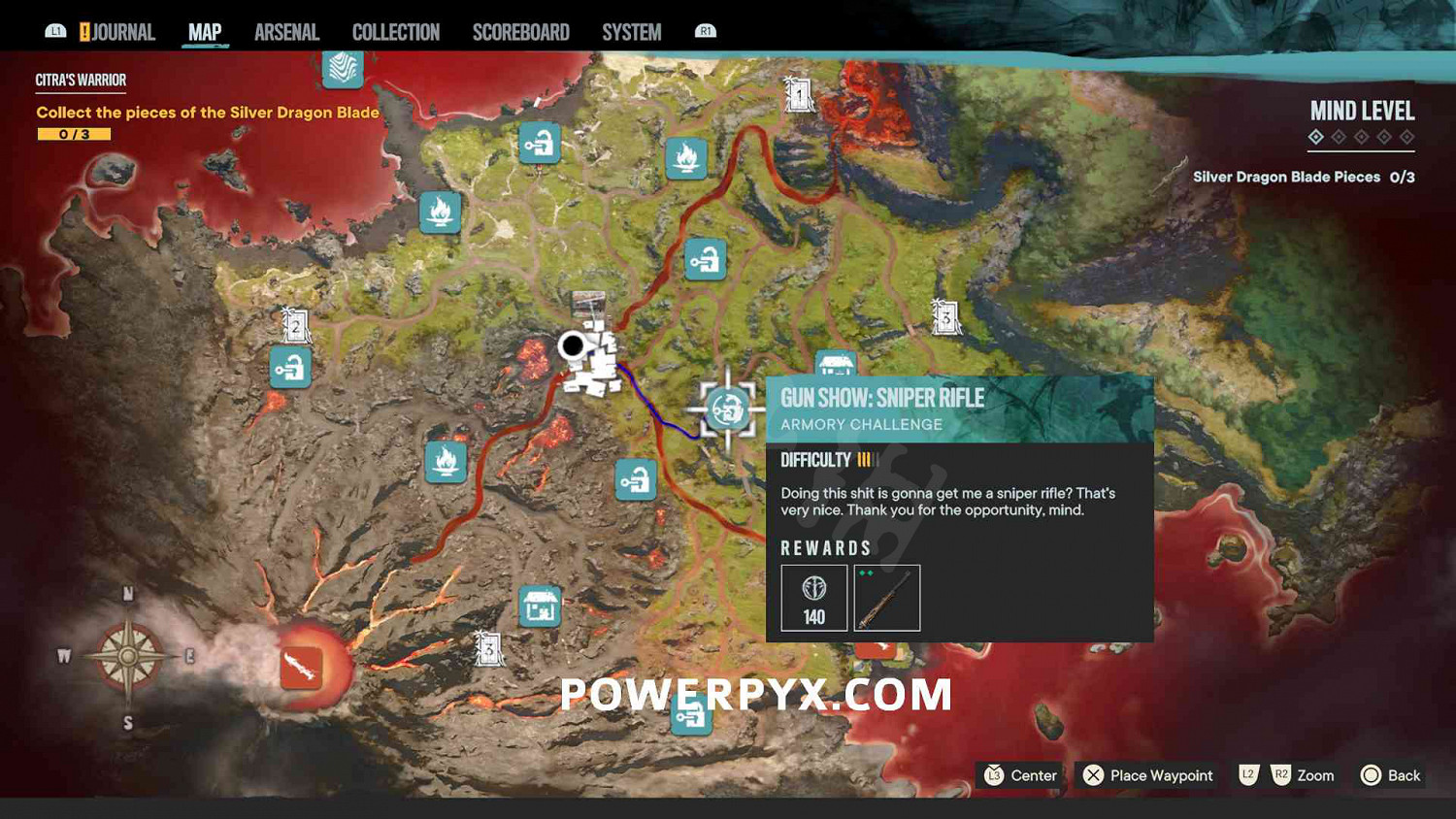Click the Center command in the bottom bar

point(1019,775)
